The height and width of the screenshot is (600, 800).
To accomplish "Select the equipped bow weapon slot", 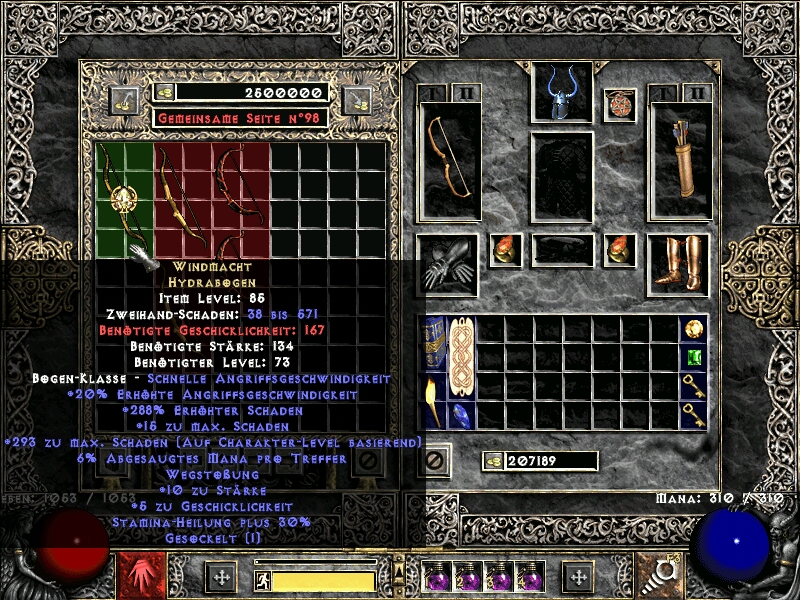I will [x=449, y=160].
